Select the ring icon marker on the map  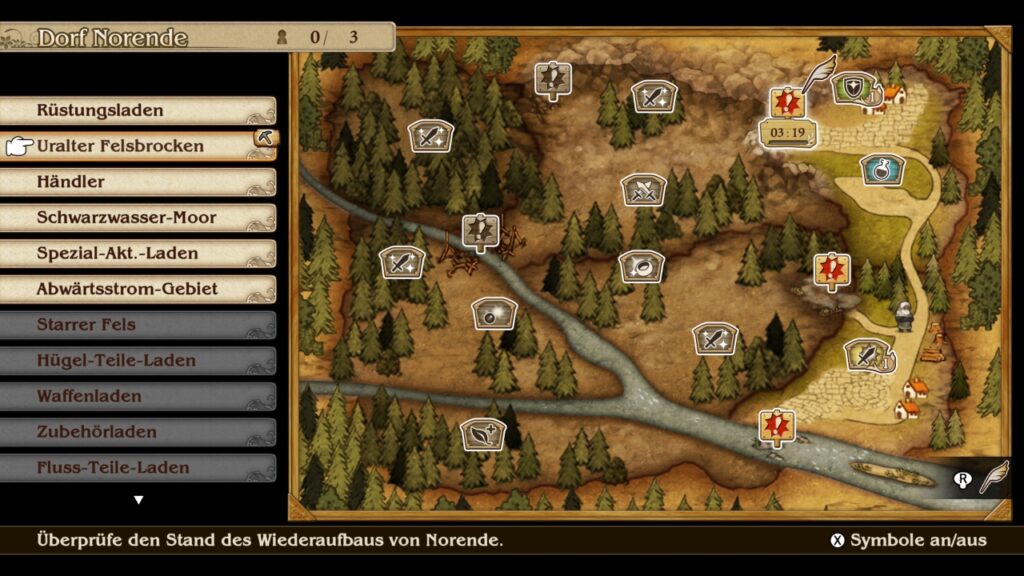click(x=641, y=265)
